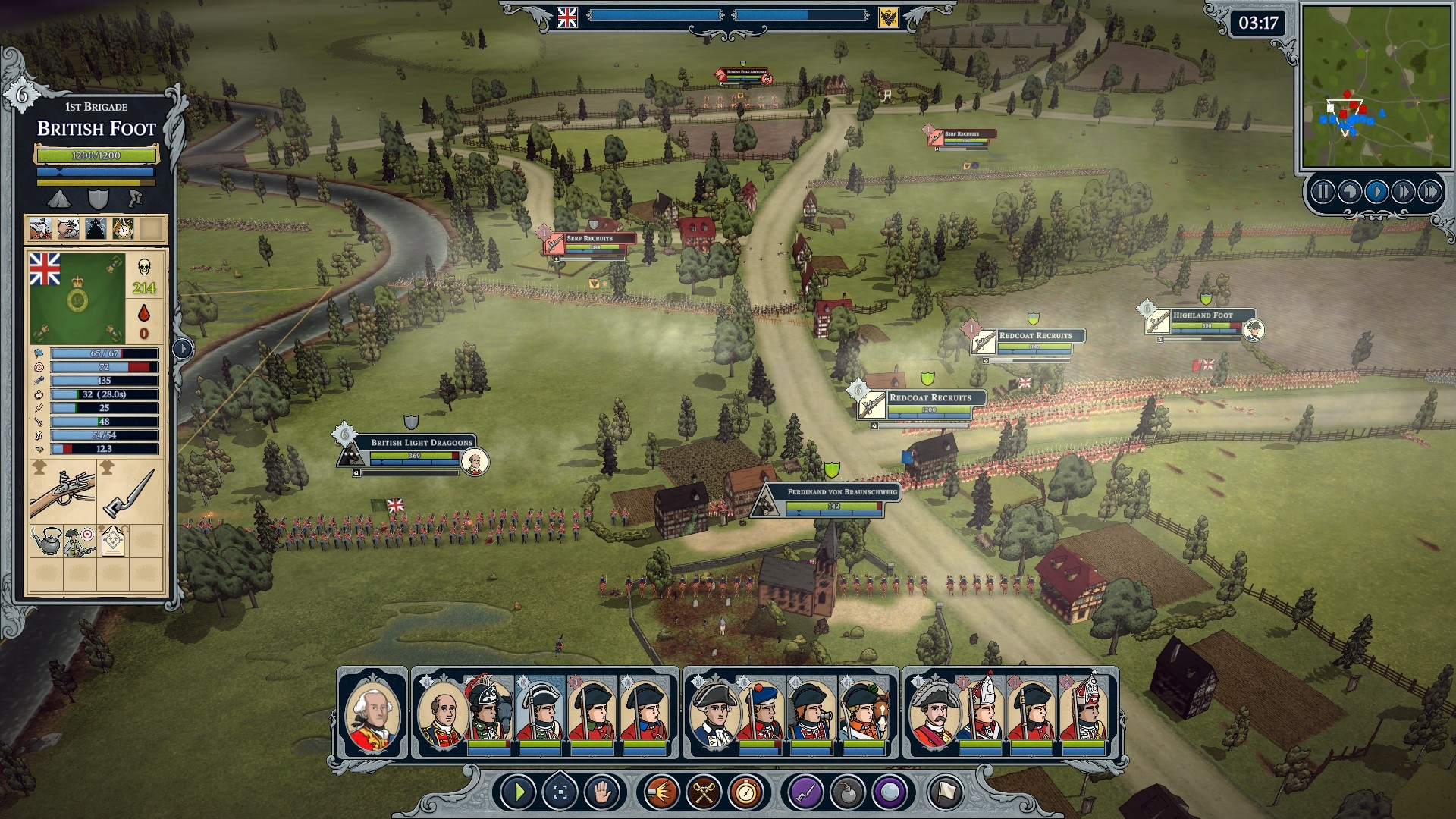Image resolution: width=1456 pixels, height=819 pixels.
Task: Set game speed to slow motion
Action: pyautogui.click(x=1349, y=192)
